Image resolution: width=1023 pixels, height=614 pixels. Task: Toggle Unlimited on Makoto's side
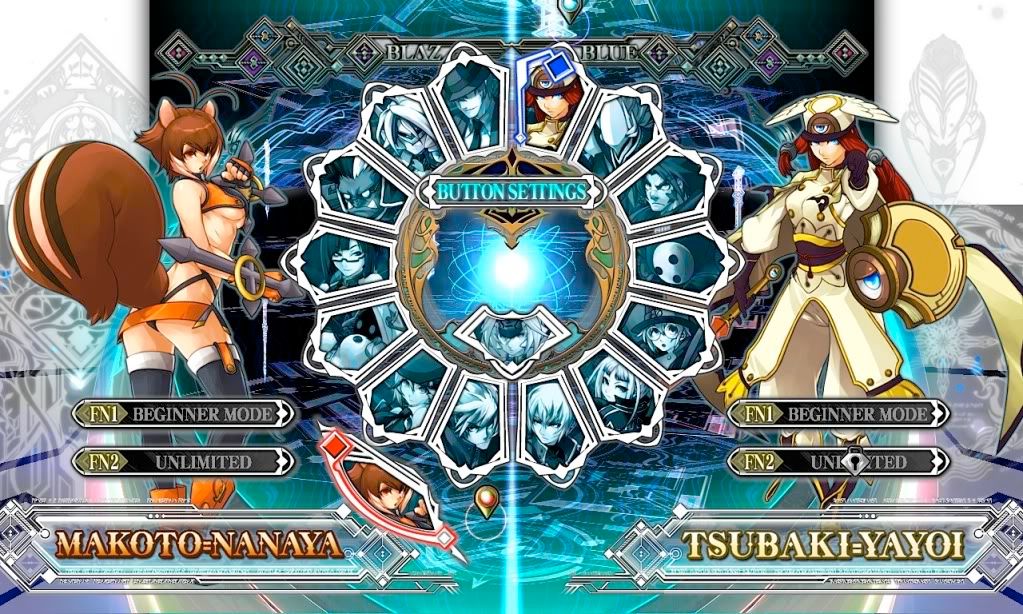186,461
